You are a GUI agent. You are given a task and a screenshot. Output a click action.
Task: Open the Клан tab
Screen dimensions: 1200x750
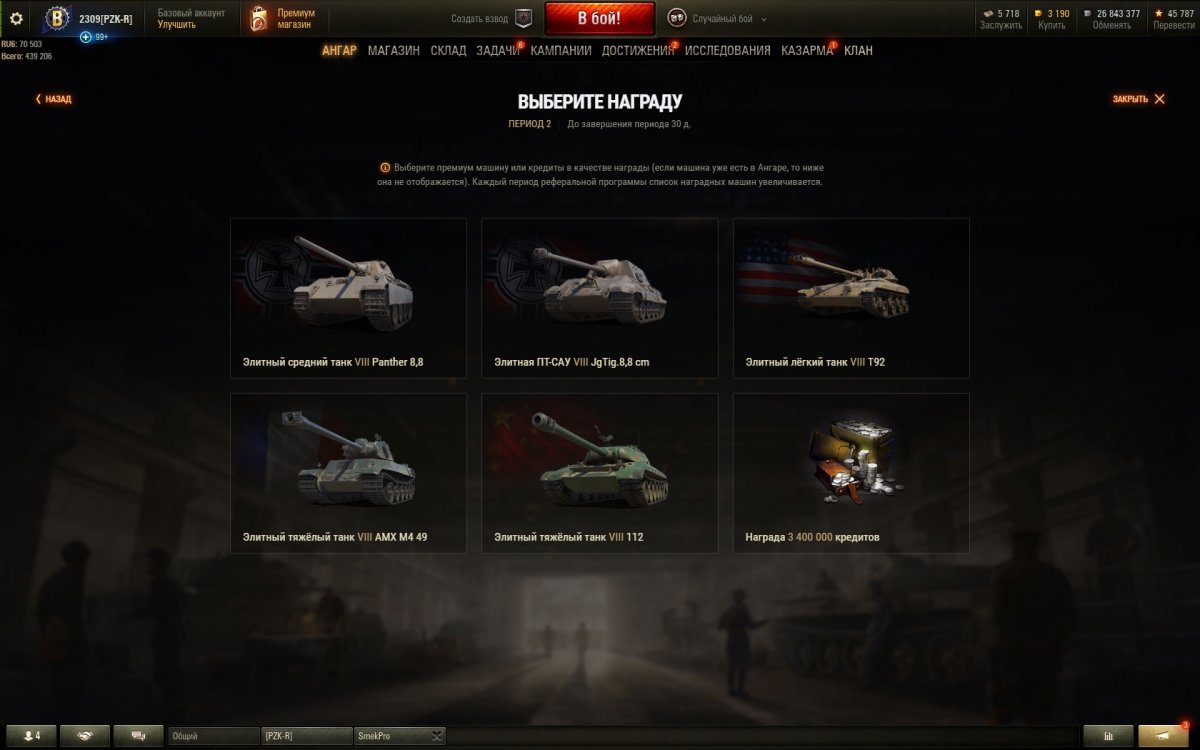click(x=858, y=51)
